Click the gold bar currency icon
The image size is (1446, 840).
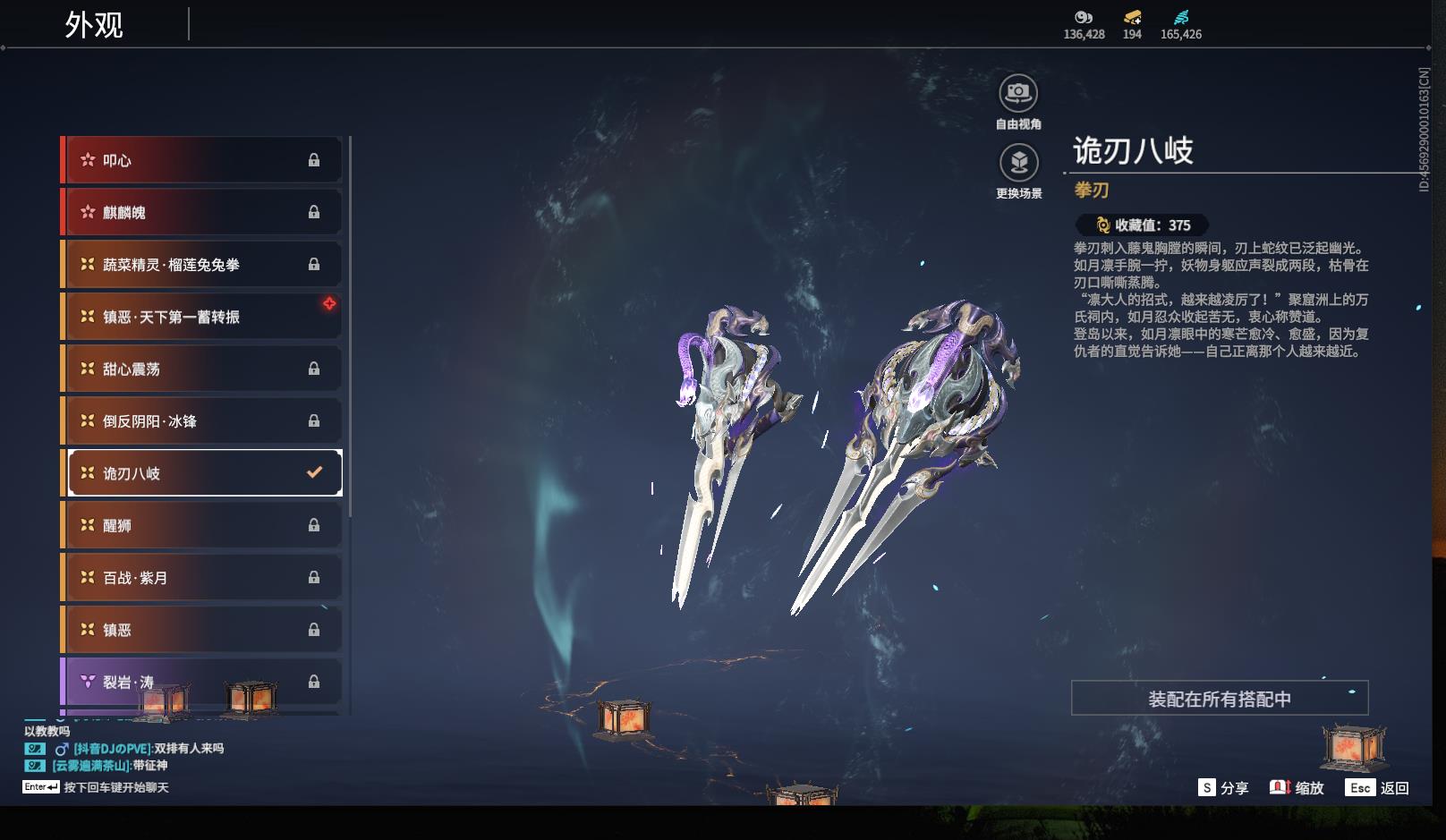(1132, 17)
